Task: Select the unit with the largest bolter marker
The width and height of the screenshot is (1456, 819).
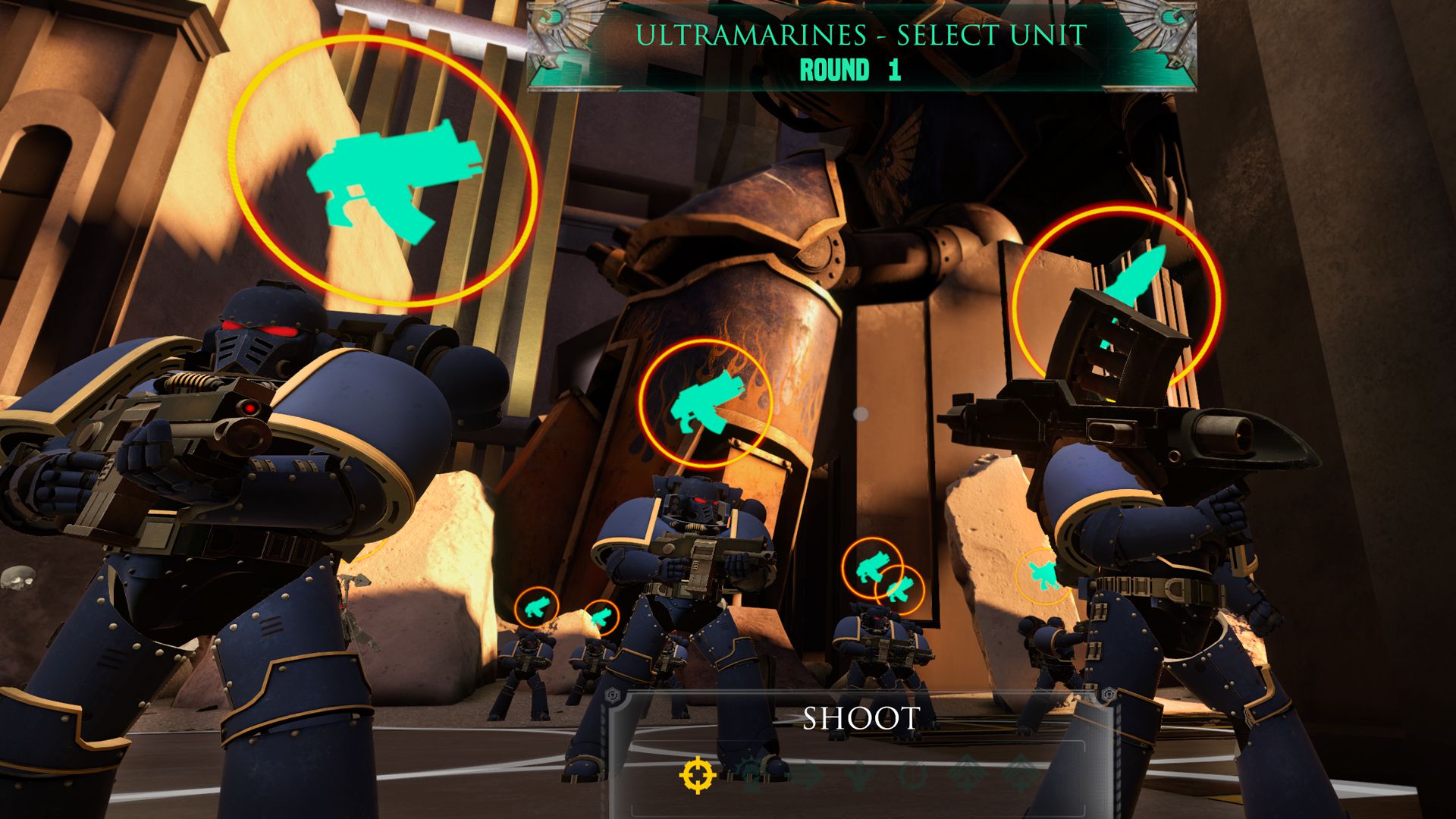Action: [383, 173]
